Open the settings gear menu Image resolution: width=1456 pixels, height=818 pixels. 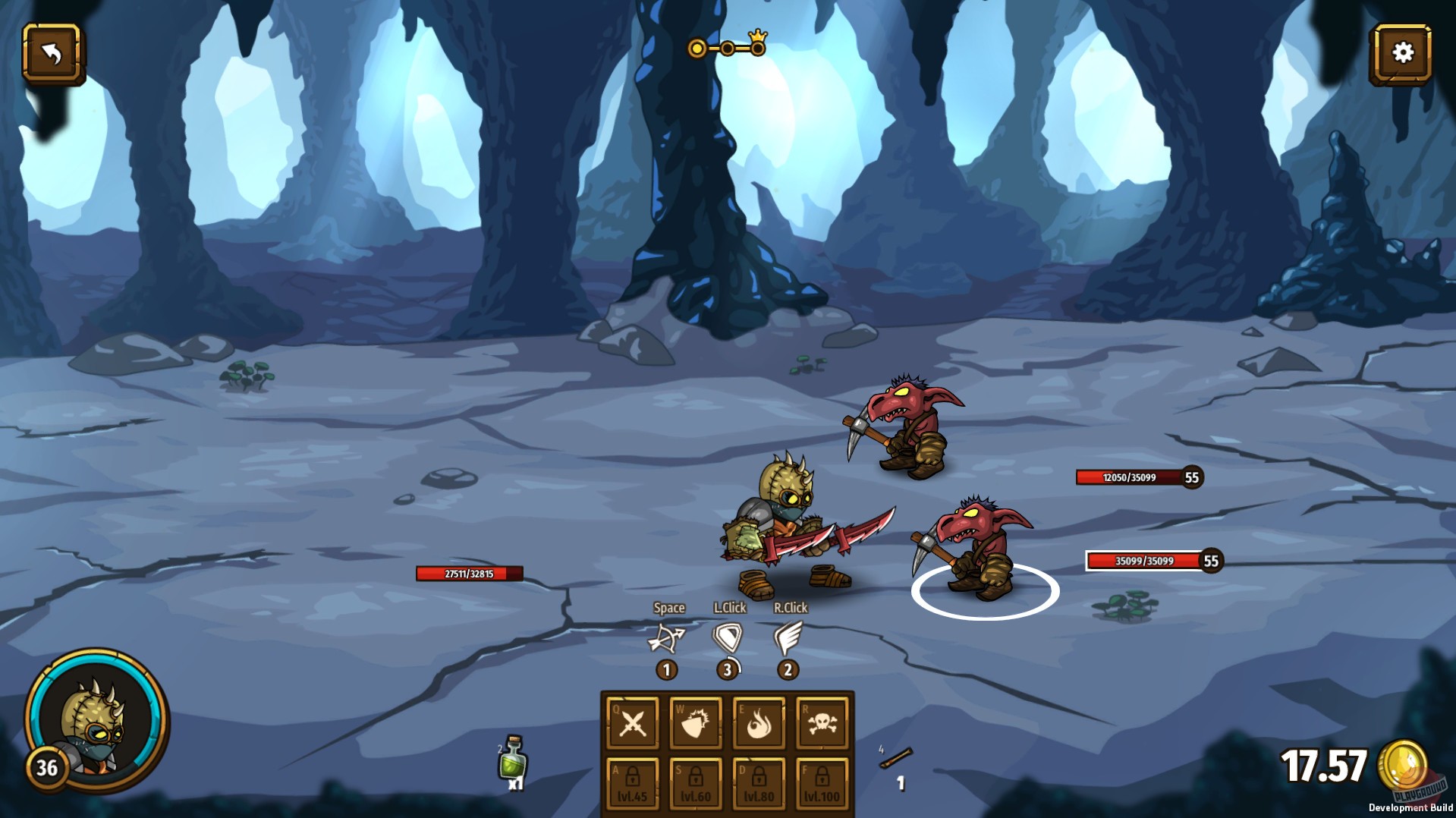(x=1404, y=52)
